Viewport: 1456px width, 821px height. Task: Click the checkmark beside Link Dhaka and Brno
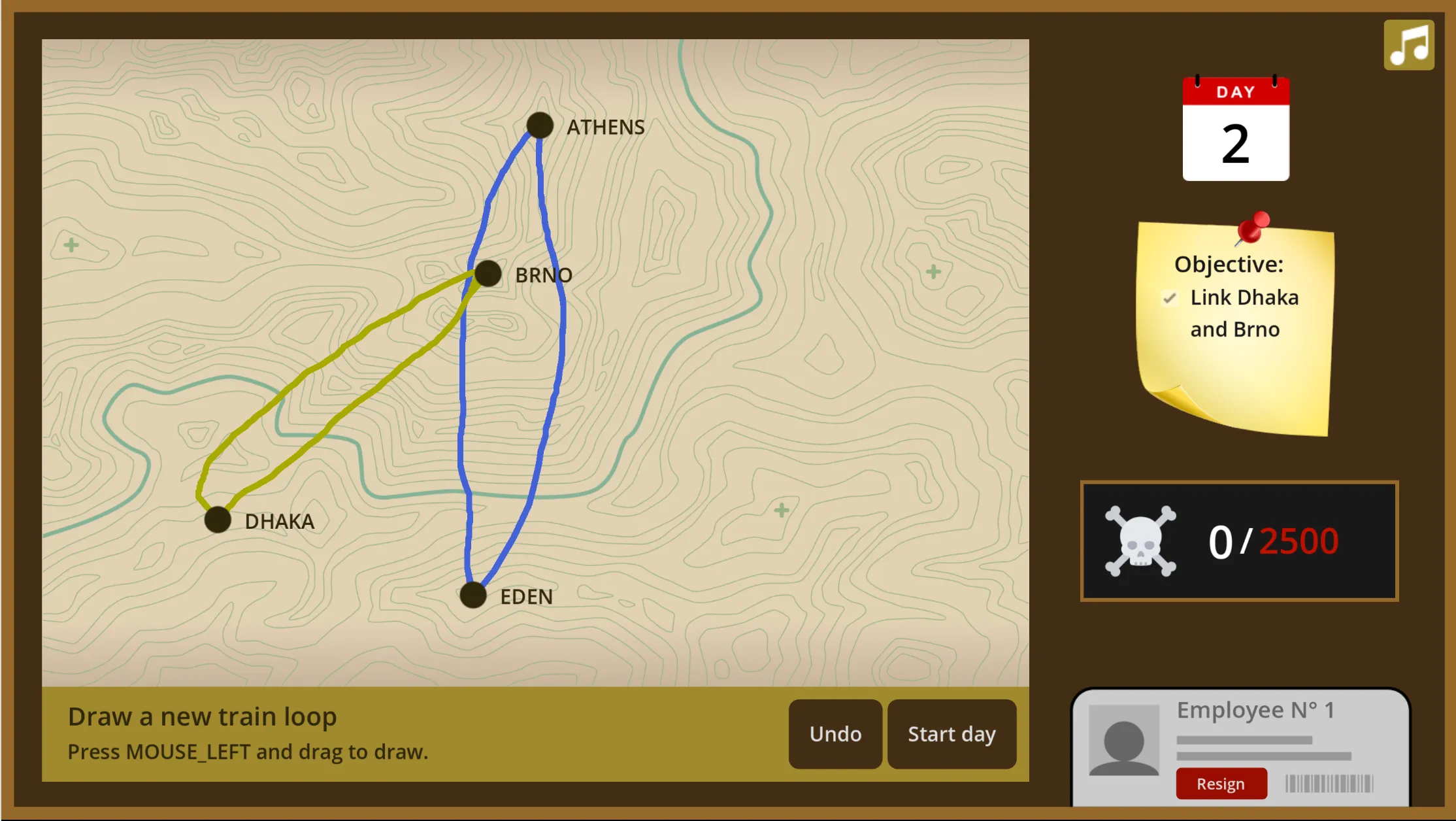1169,298
